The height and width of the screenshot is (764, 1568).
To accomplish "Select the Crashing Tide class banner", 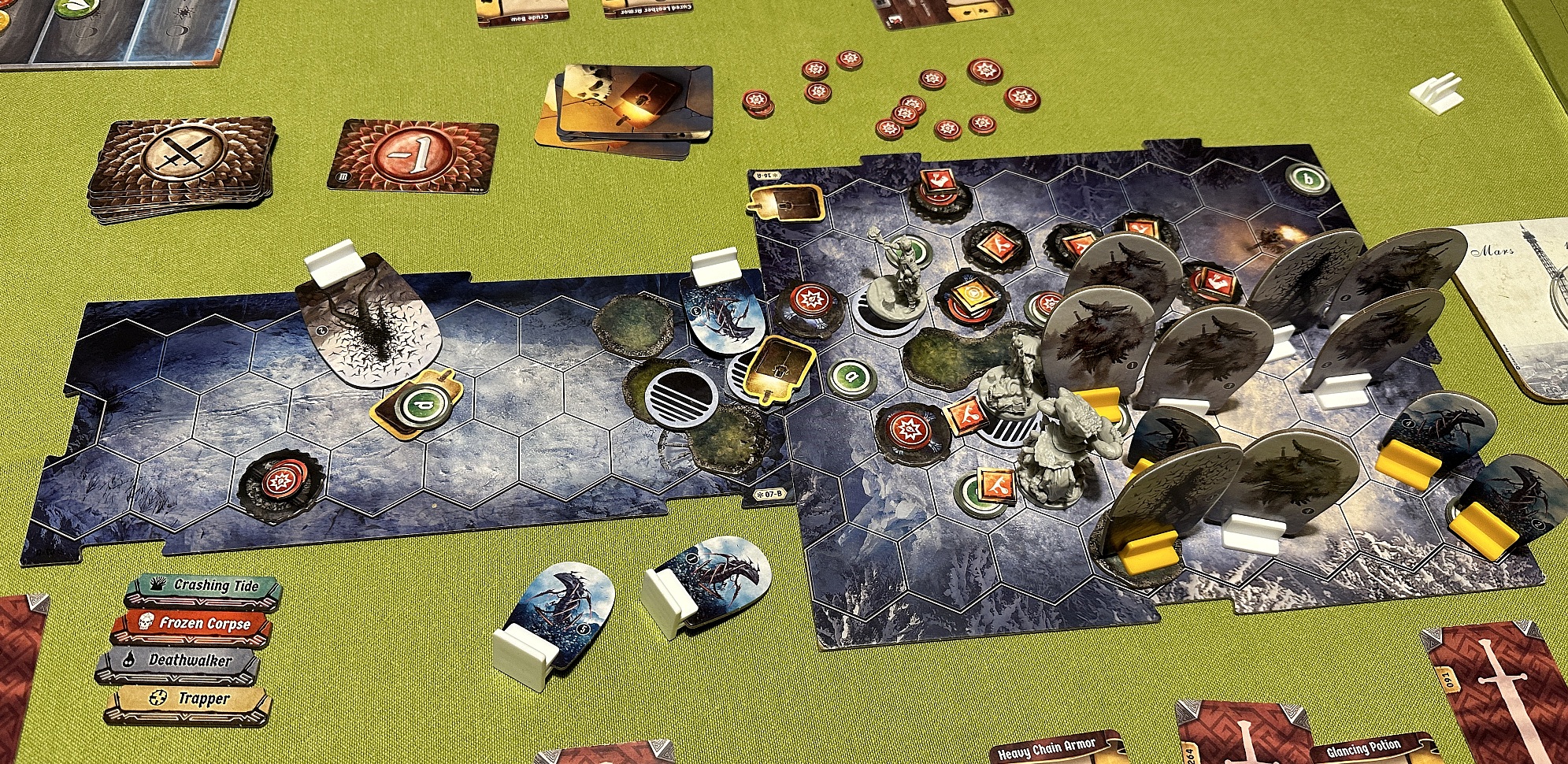I will tap(203, 587).
